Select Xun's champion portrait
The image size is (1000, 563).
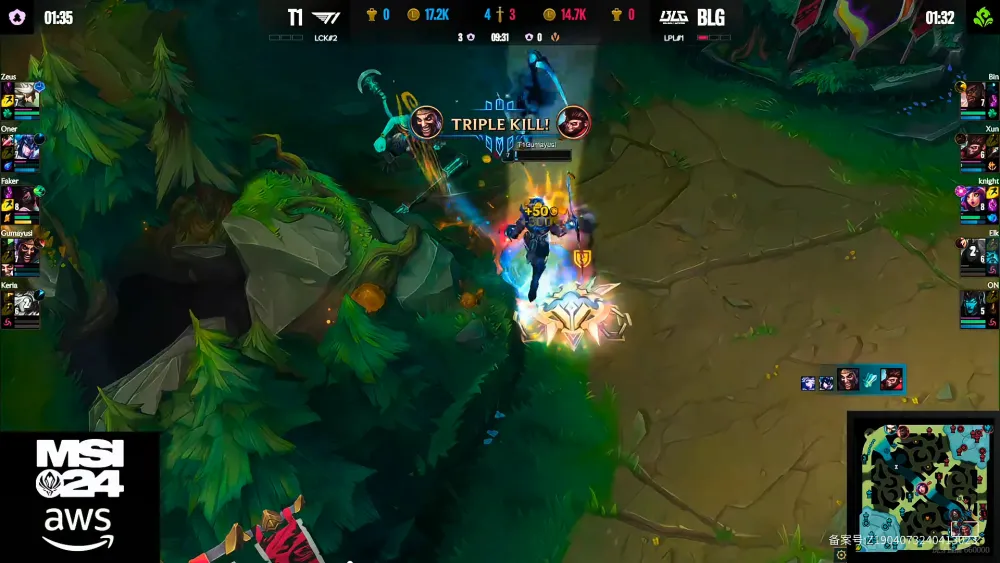click(x=973, y=147)
